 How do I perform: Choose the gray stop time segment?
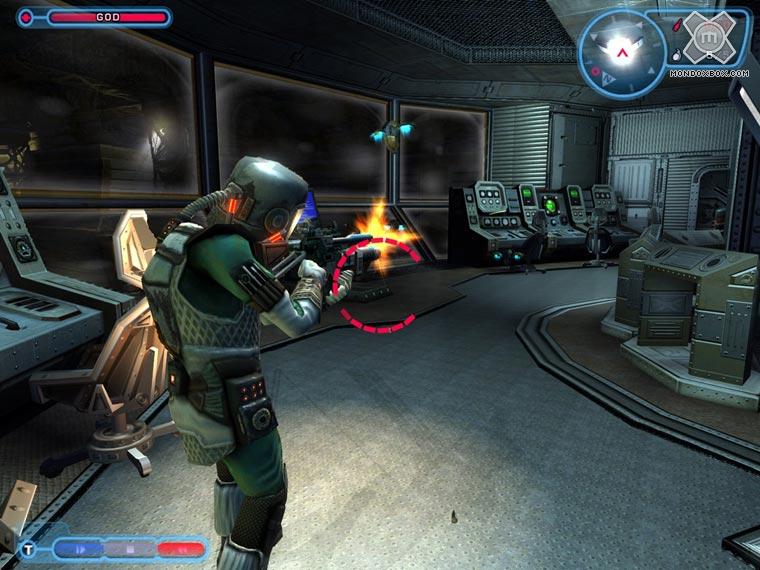[x=130, y=548]
